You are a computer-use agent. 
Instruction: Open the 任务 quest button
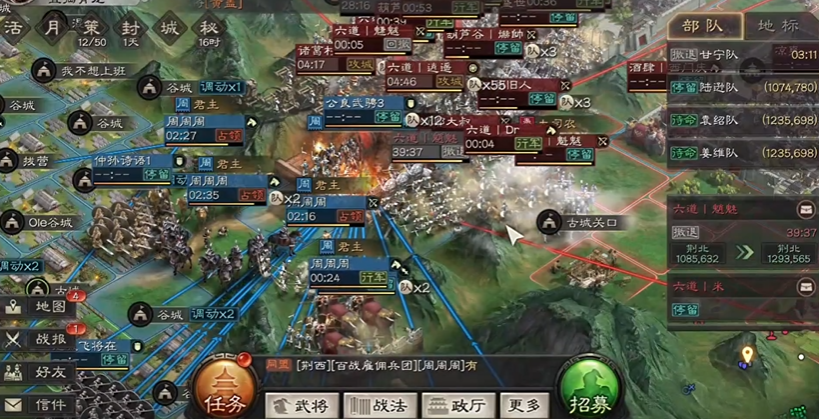click(222, 389)
